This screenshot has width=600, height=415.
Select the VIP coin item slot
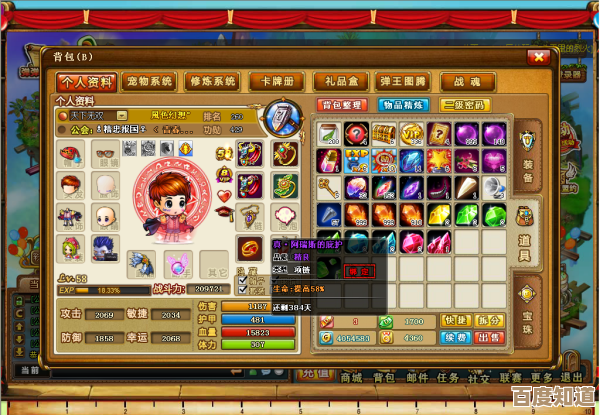point(412,133)
